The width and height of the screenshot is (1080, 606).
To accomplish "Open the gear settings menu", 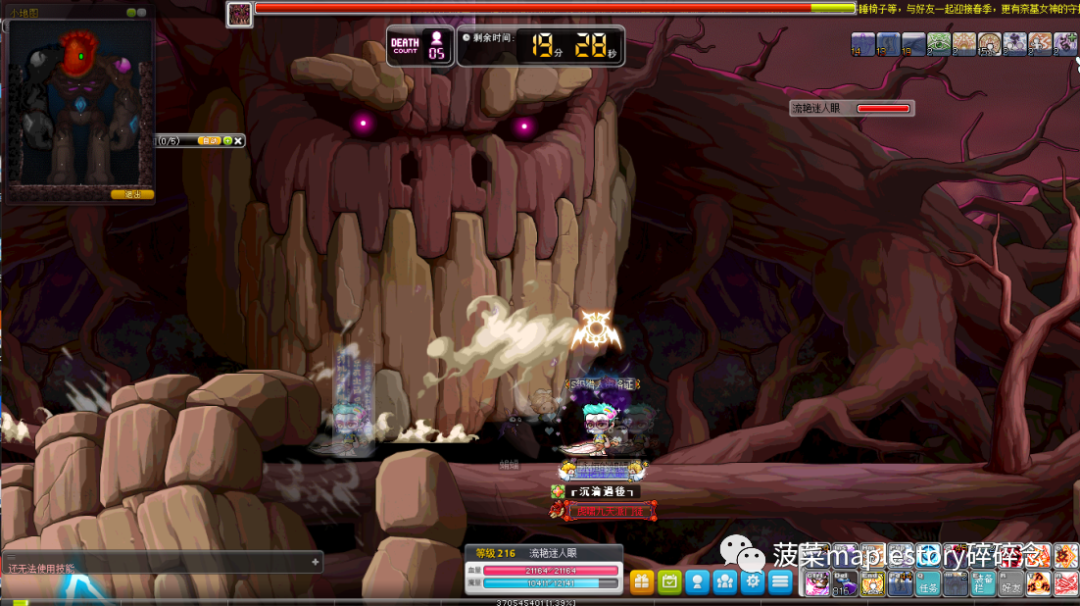I will tap(753, 581).
